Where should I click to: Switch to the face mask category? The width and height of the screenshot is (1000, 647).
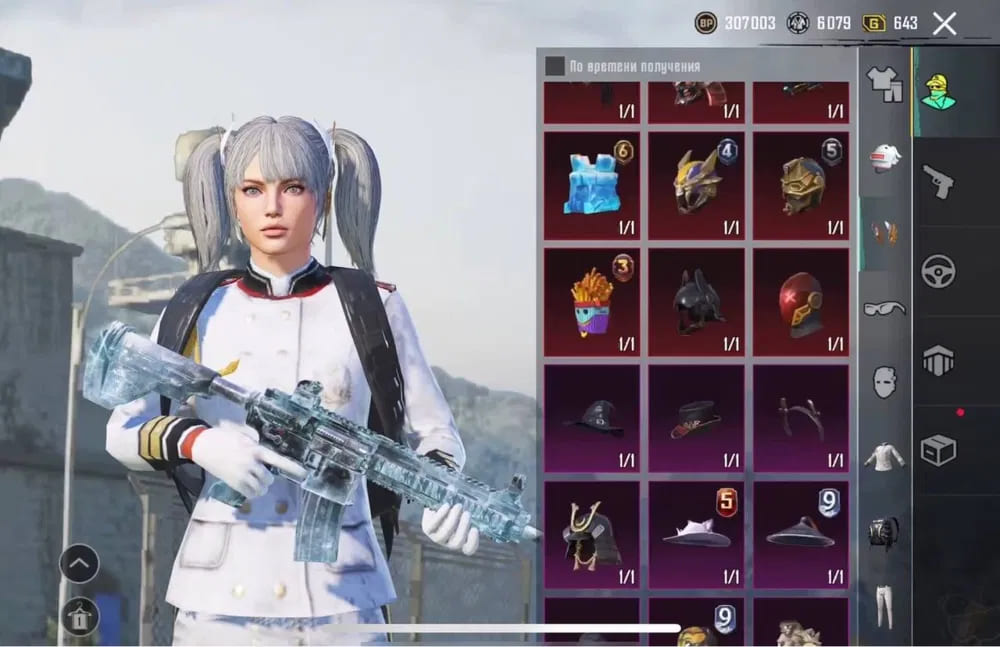pyautogui.click(x=884, y=381)
